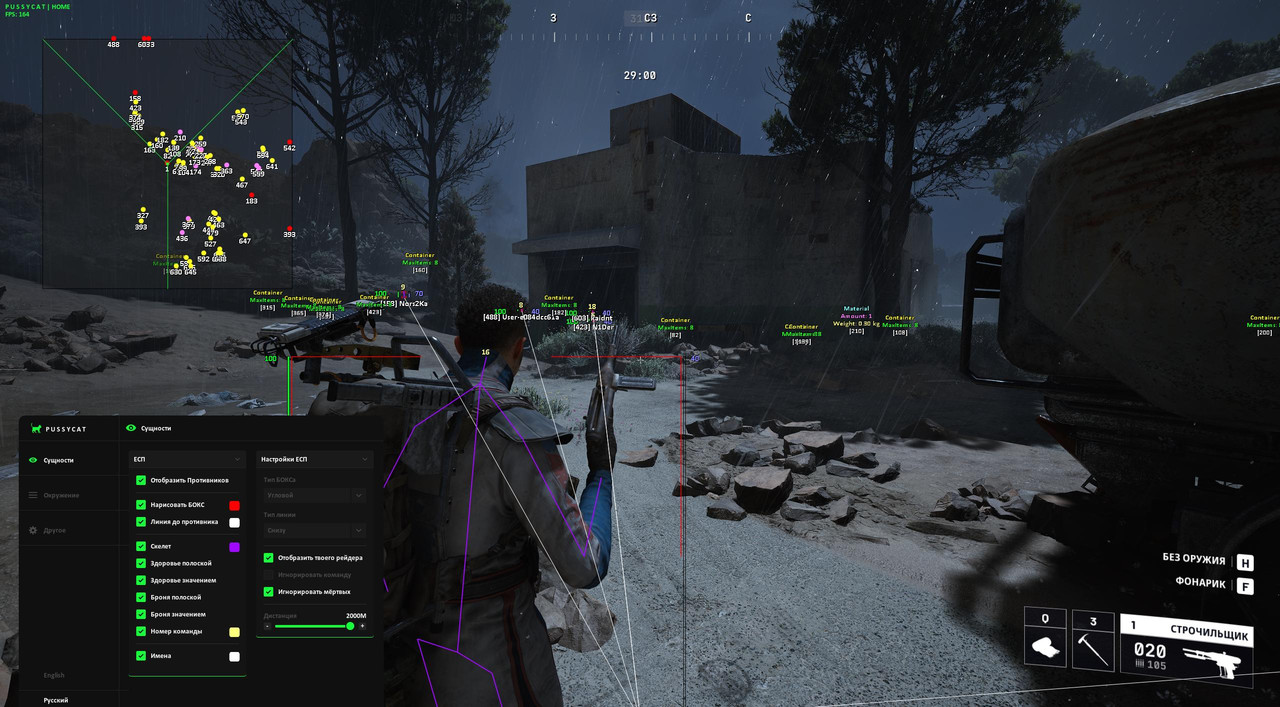Open the Другое settings section

(x=54, y=530)
